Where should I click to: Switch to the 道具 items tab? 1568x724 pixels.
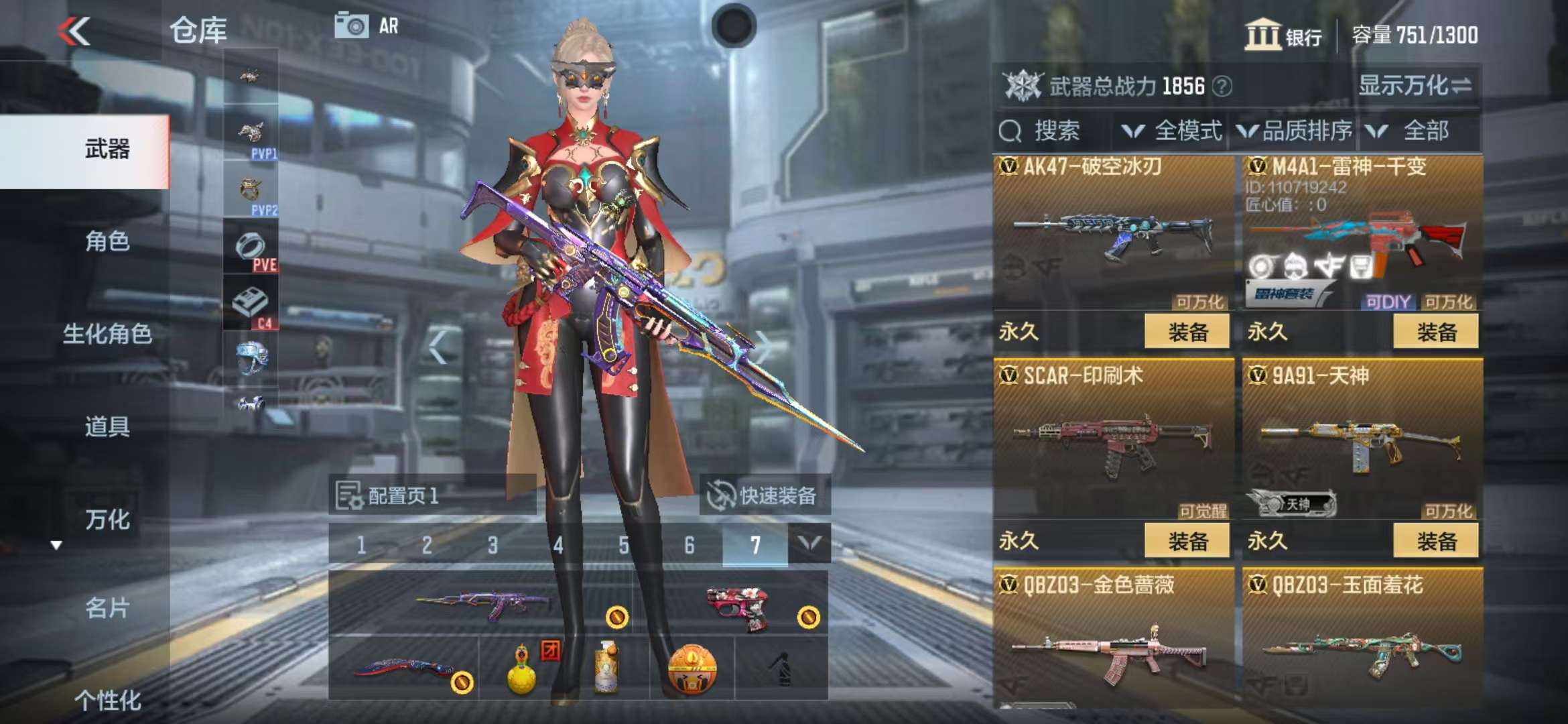[x=107, y=426]
